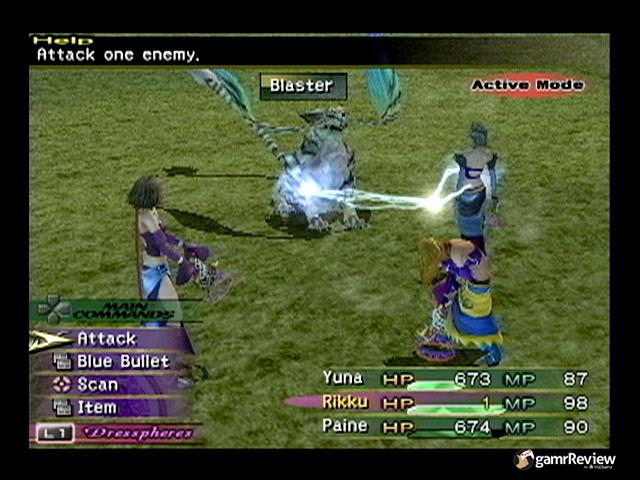Click the gamrReview watermark logo
Viewport: 640px width, 480px height.
[x=565, y=460]
